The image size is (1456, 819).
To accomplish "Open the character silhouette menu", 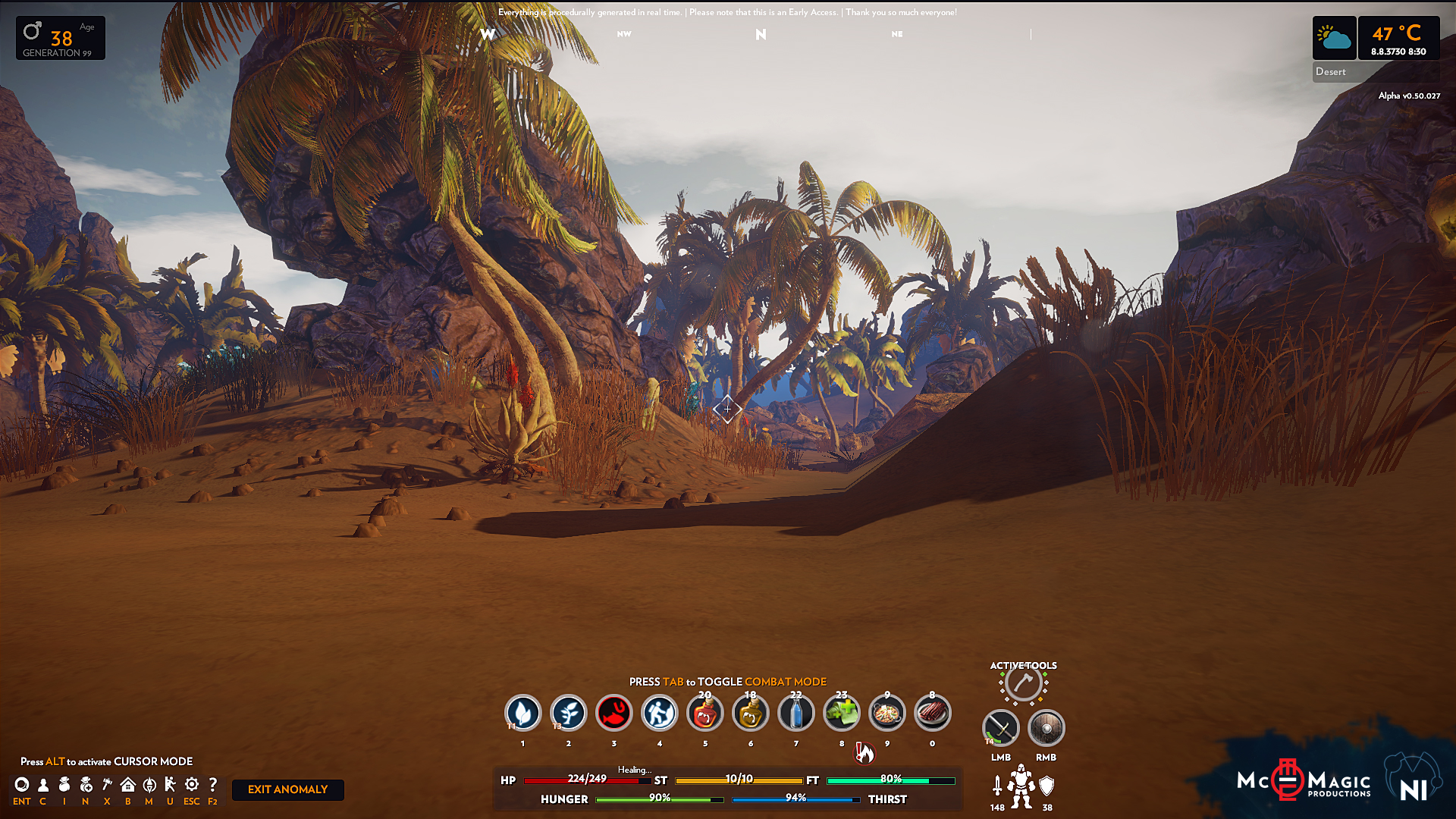I will point(43,785).
